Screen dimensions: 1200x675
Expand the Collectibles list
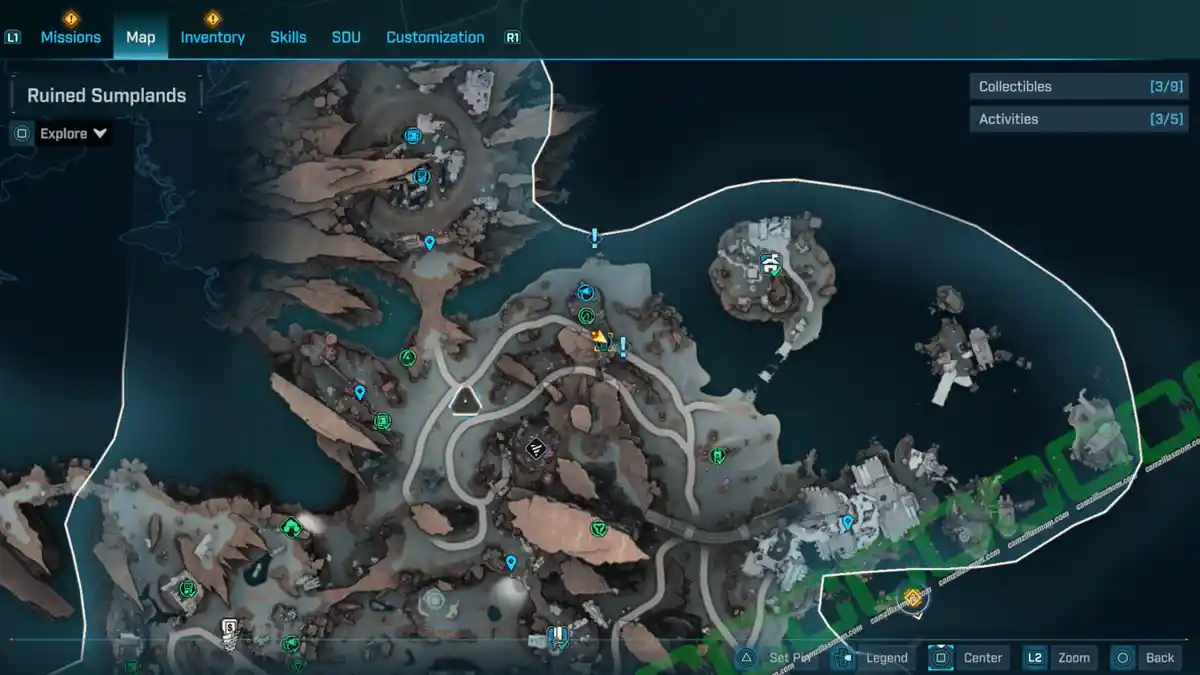tap(1077, 87)
